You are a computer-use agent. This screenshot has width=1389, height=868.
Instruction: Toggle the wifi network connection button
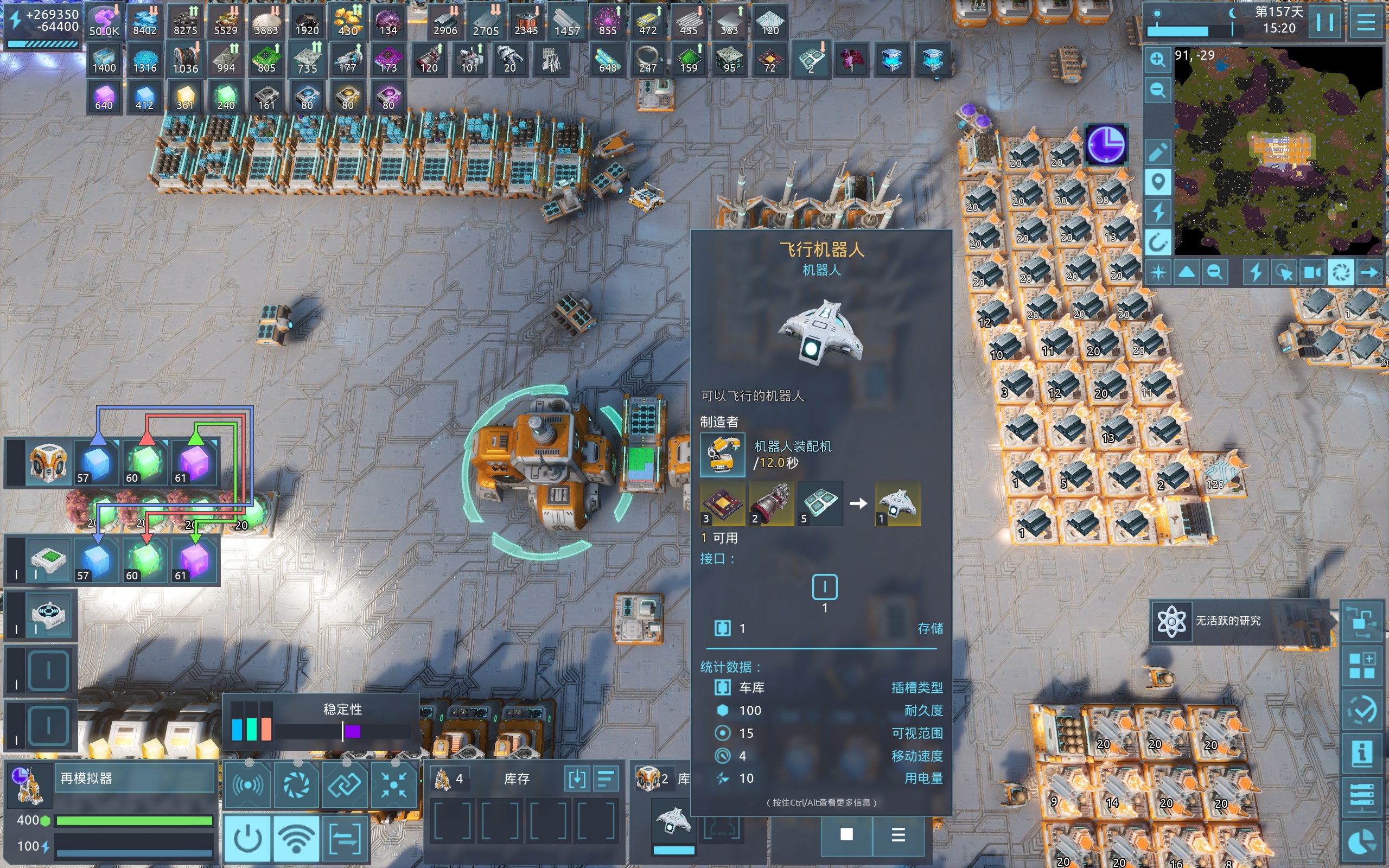[x=296, y=839]
